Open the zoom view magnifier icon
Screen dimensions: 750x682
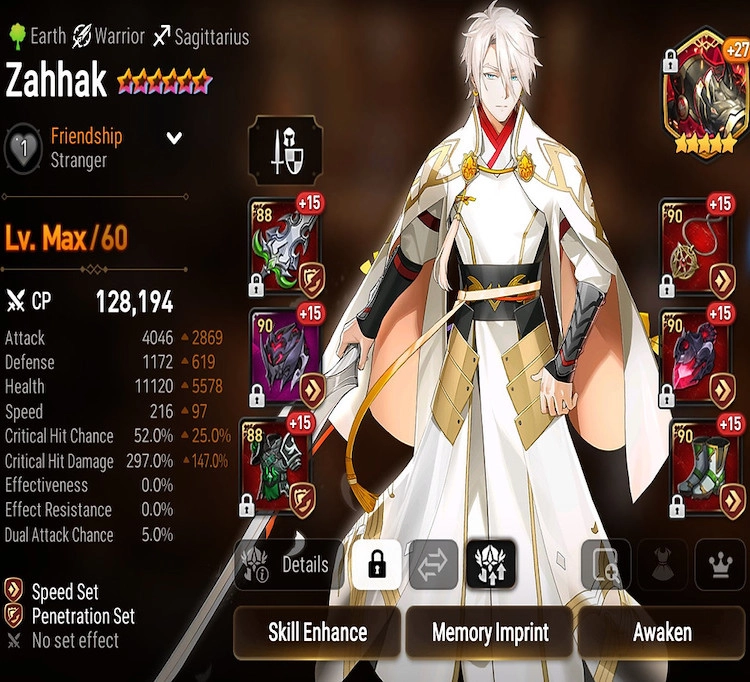click(607, 565)
